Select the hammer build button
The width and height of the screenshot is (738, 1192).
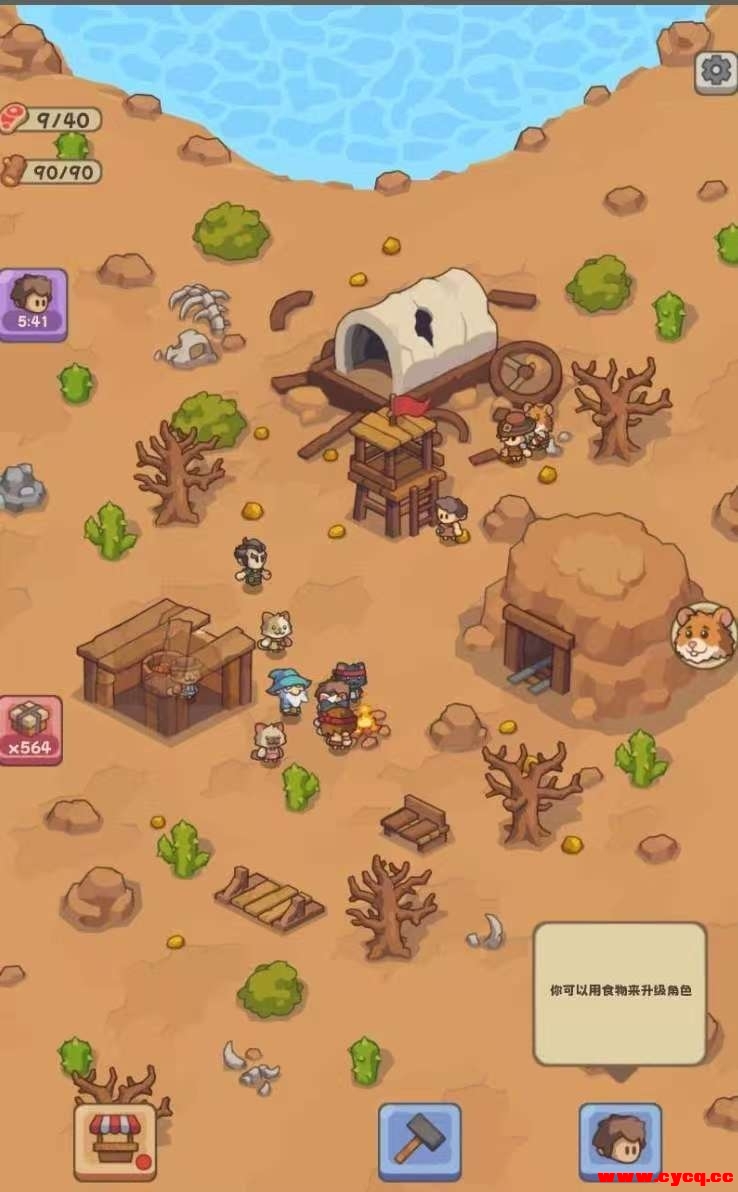coord(419,1141)
